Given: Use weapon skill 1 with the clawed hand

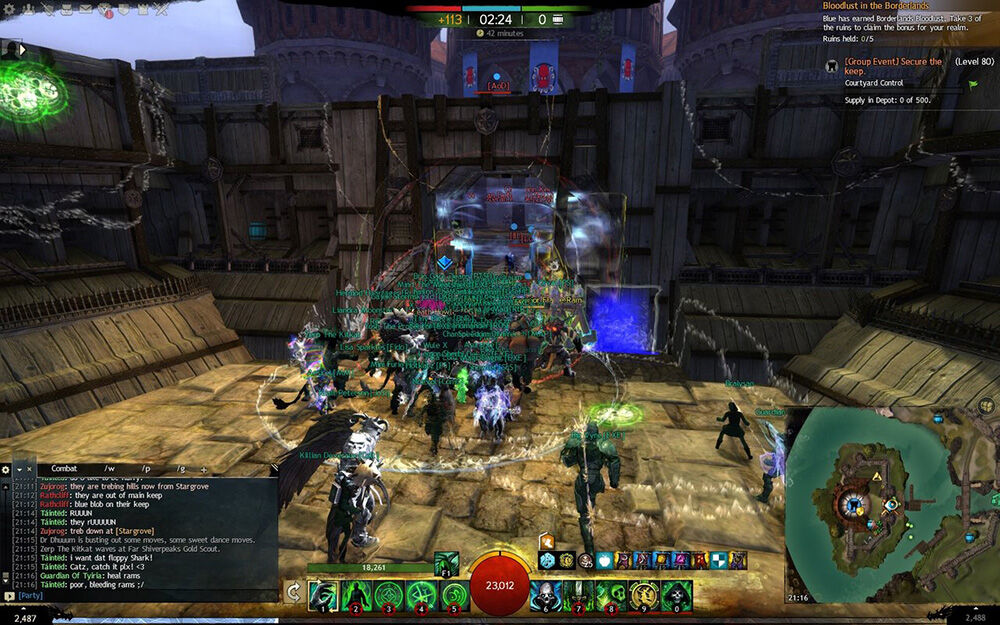Looking at the screenshot, I should coord(323,594).
